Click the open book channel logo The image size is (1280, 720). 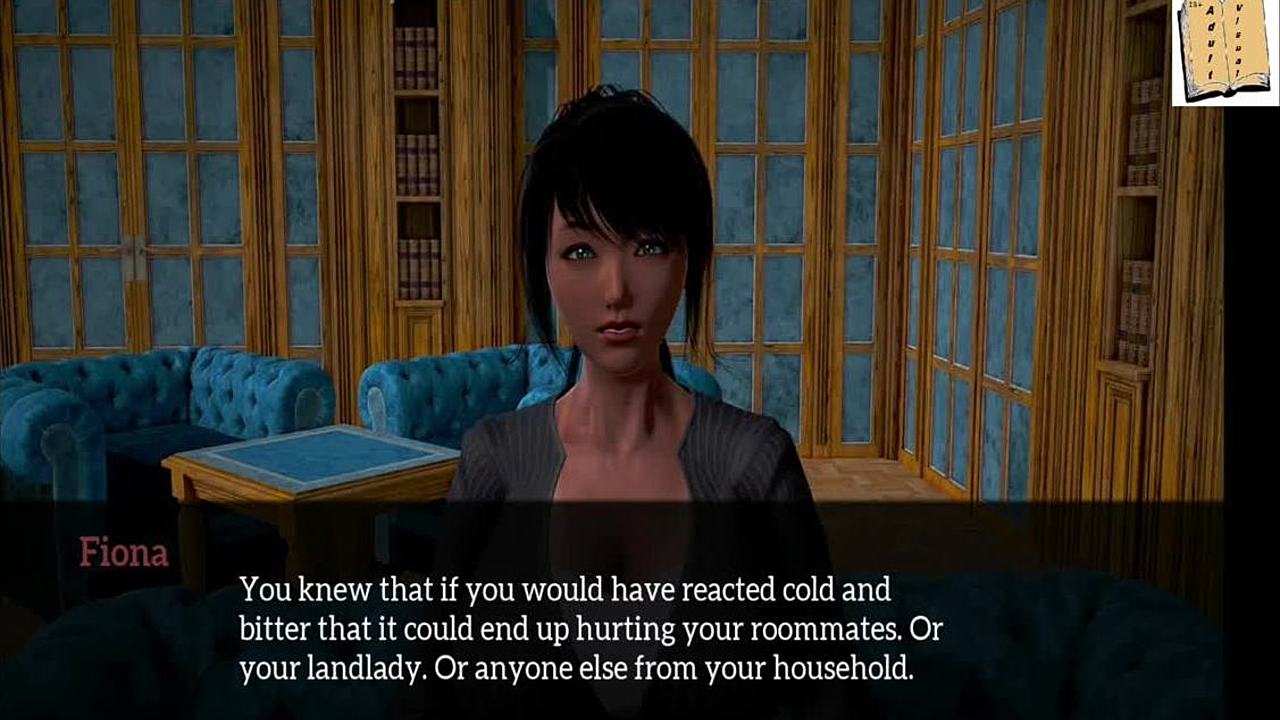coord(1225,52)
